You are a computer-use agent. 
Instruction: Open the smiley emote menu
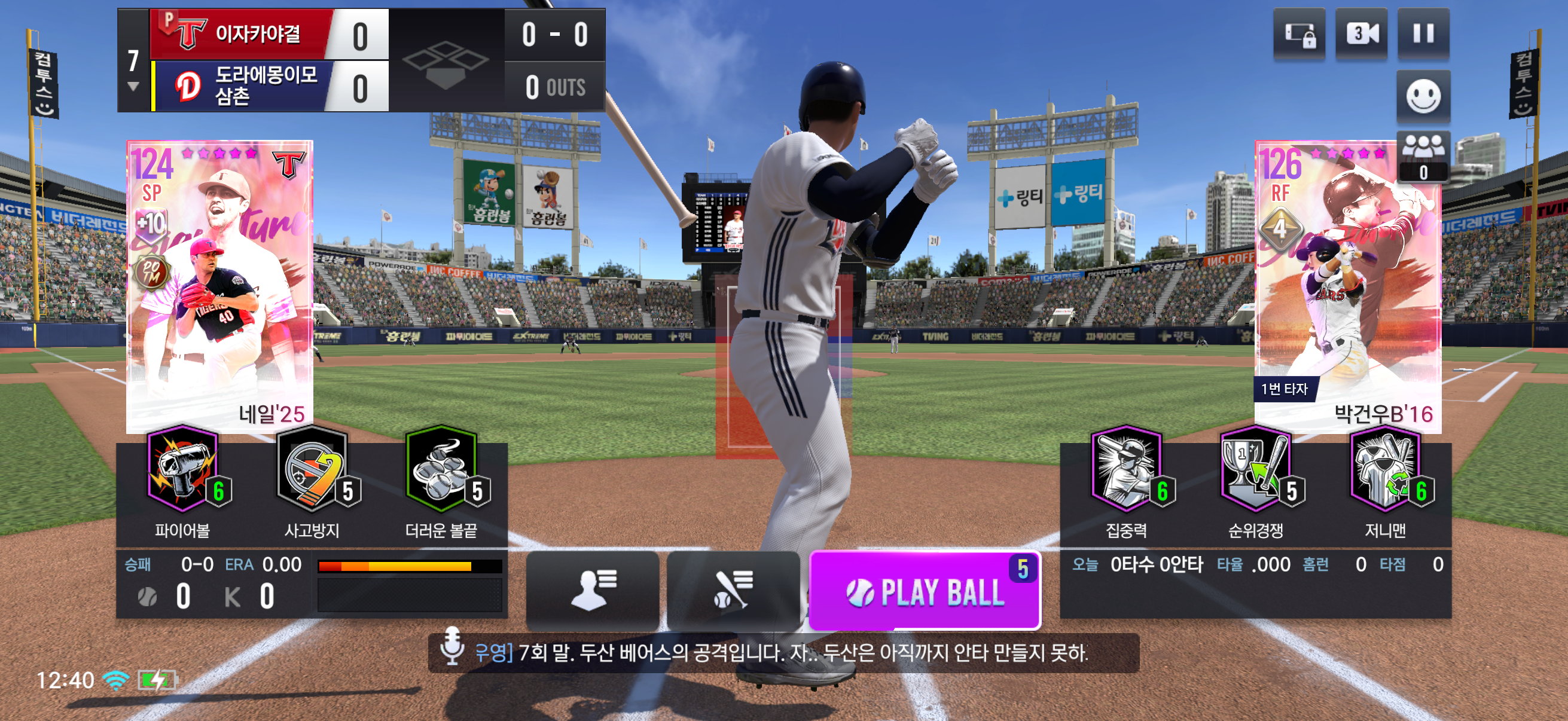1423,96
